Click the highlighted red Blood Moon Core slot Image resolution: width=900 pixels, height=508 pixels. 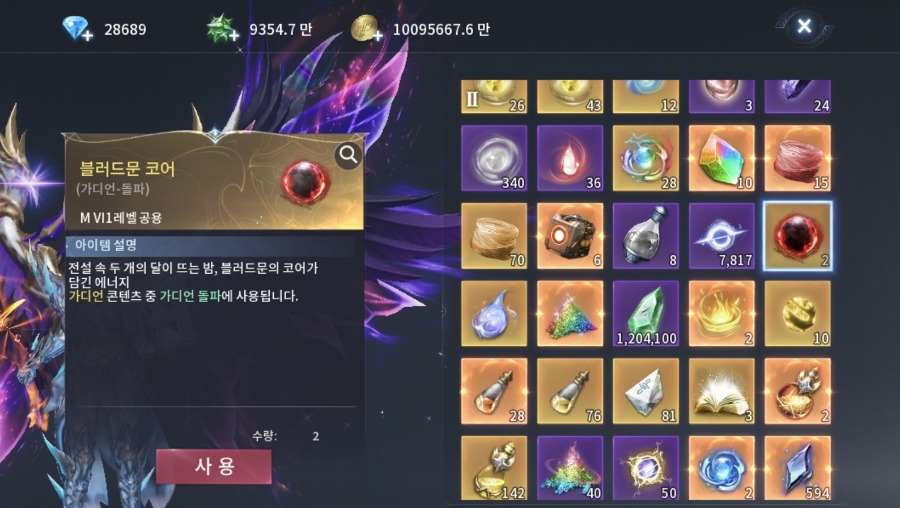[x=797, y=236]
